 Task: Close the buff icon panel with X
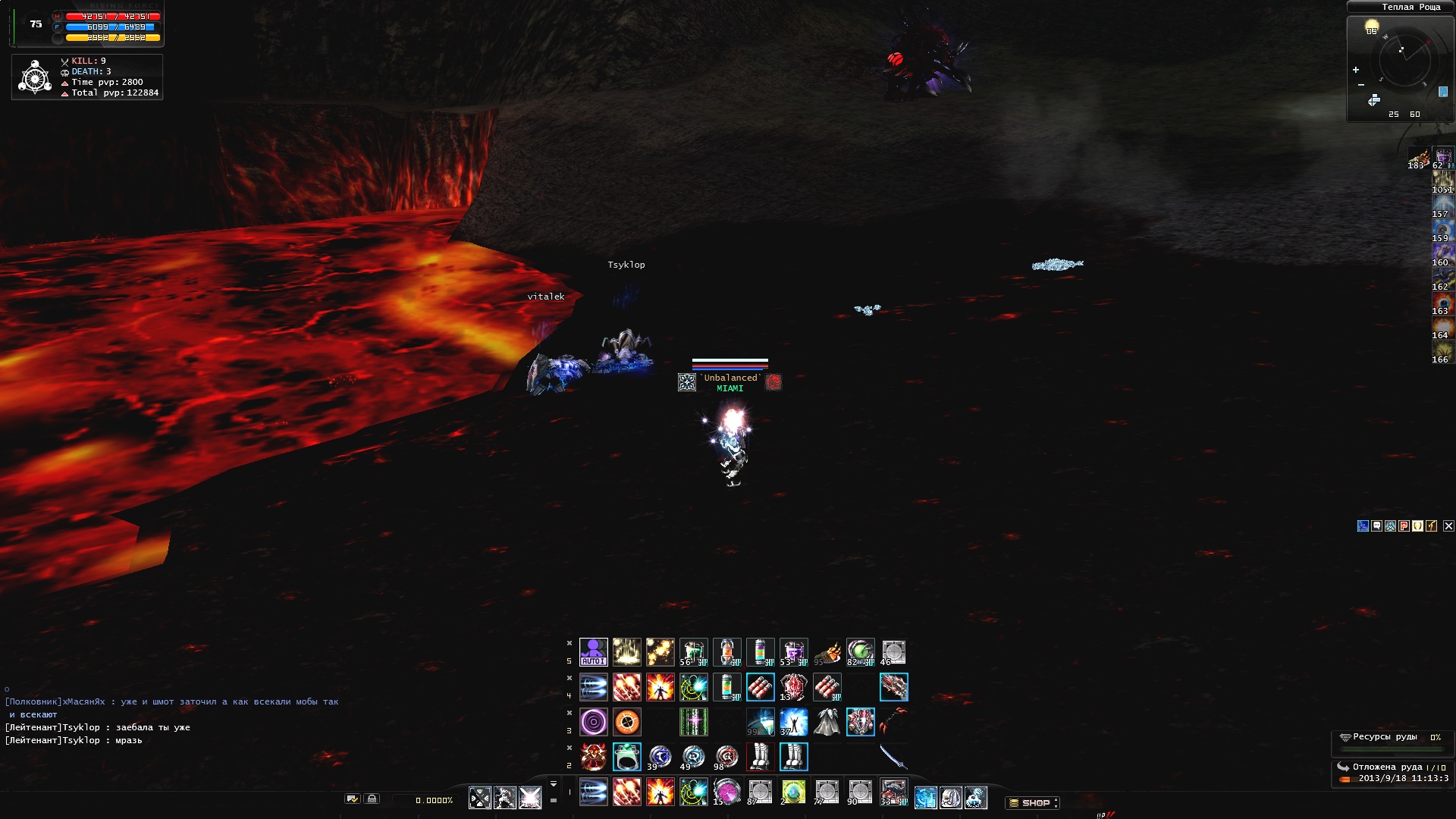[1448, 526]
